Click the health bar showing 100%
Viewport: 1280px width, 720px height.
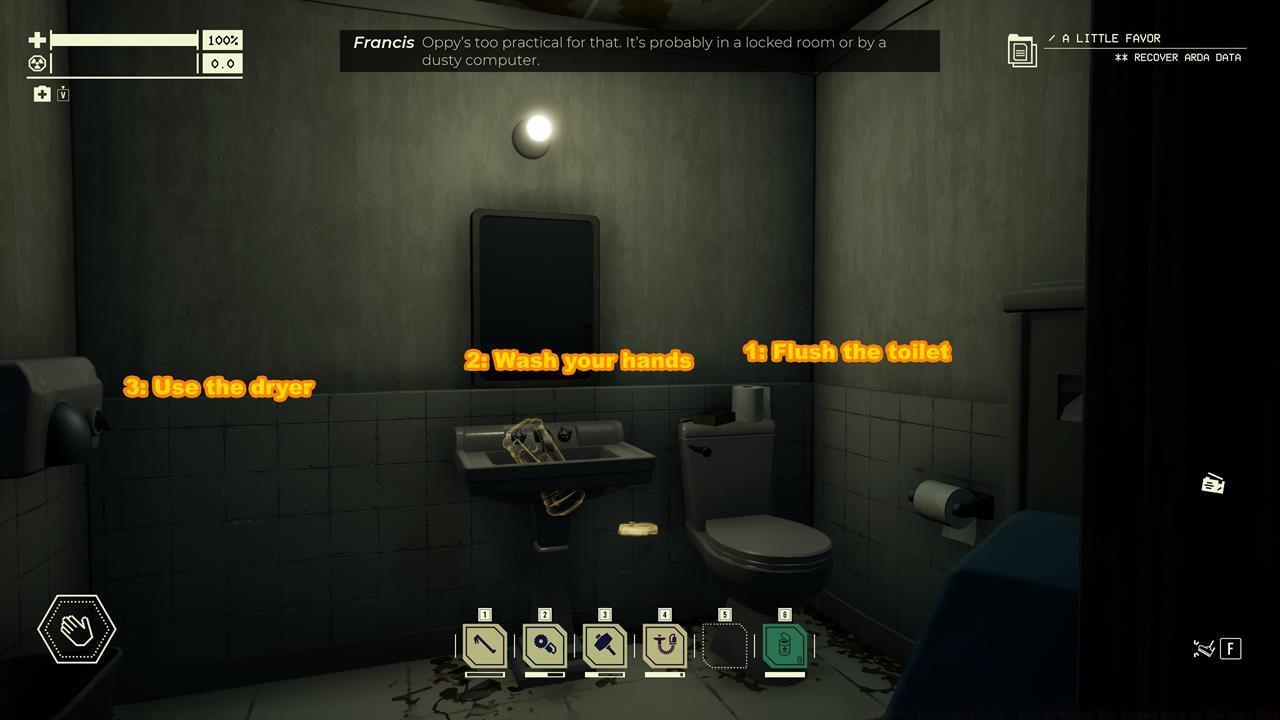point(126,40)
